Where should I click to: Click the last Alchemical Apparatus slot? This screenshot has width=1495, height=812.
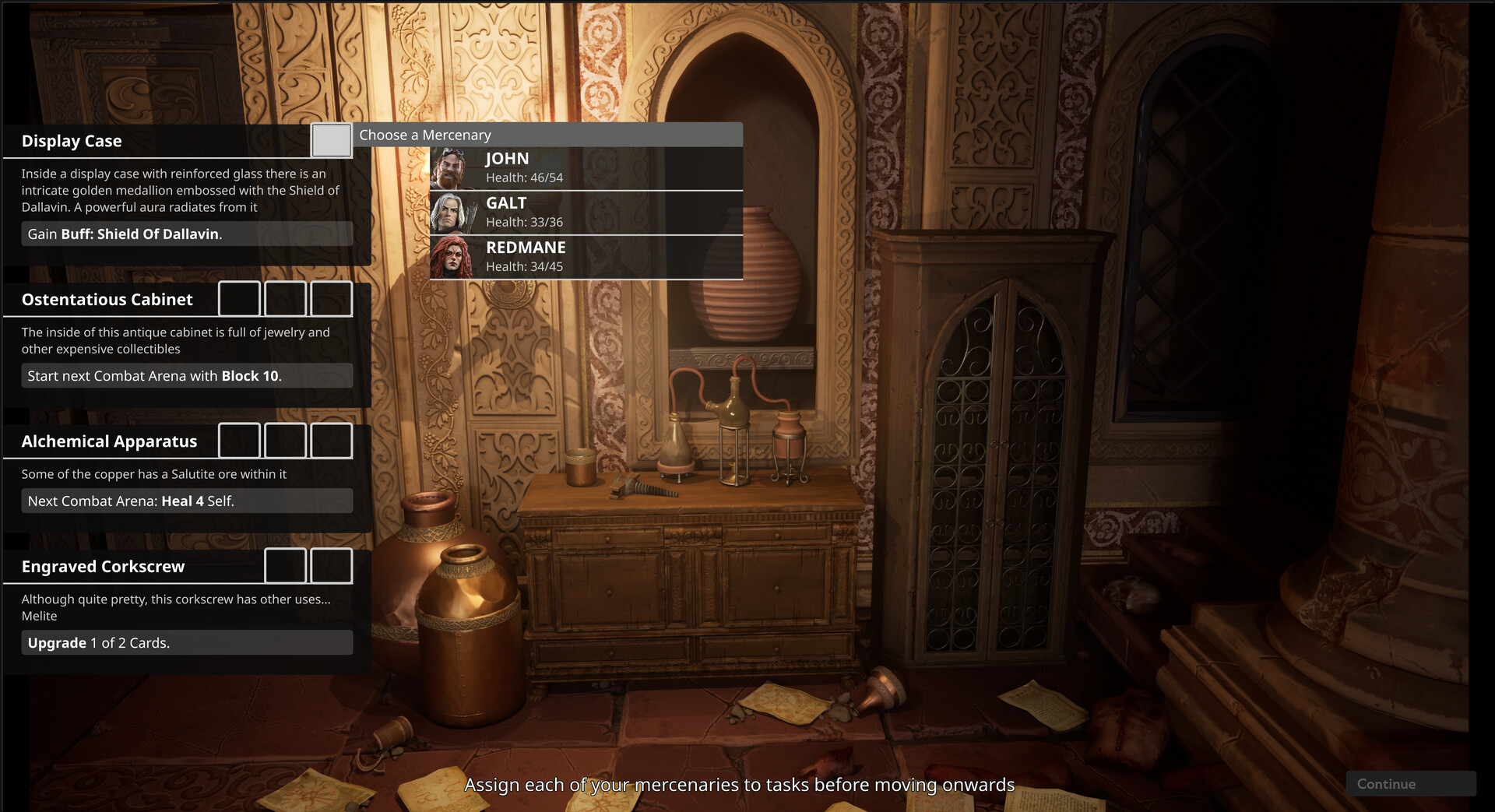[x=331, y=441]
